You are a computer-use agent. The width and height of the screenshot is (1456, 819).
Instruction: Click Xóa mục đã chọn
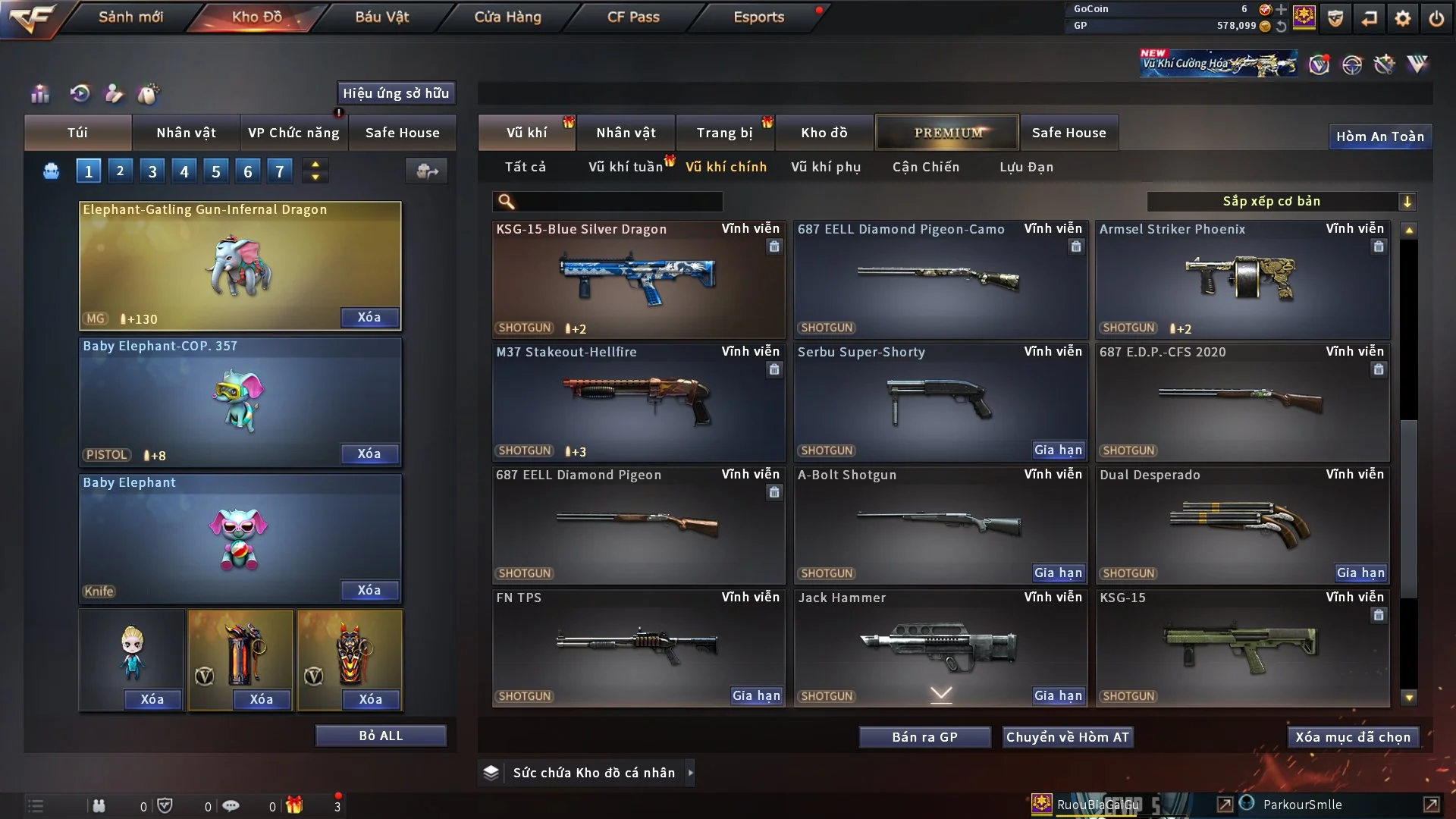point(1353,737)
